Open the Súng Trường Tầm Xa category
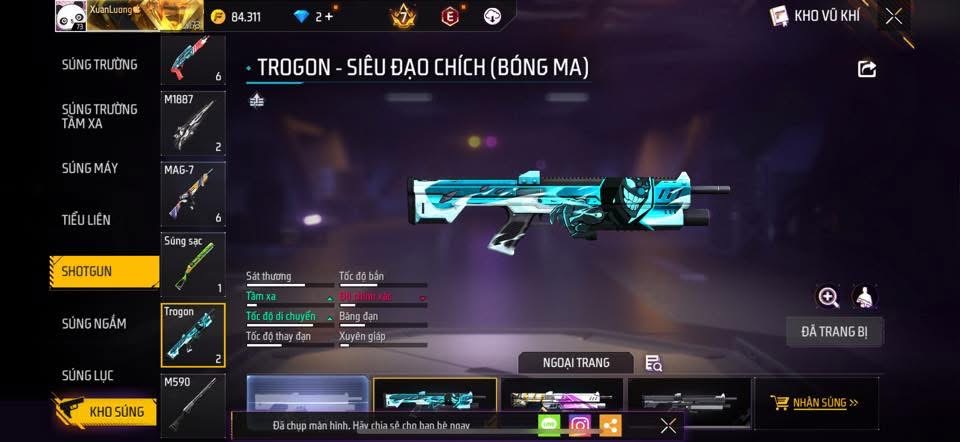 coord(99,116)
